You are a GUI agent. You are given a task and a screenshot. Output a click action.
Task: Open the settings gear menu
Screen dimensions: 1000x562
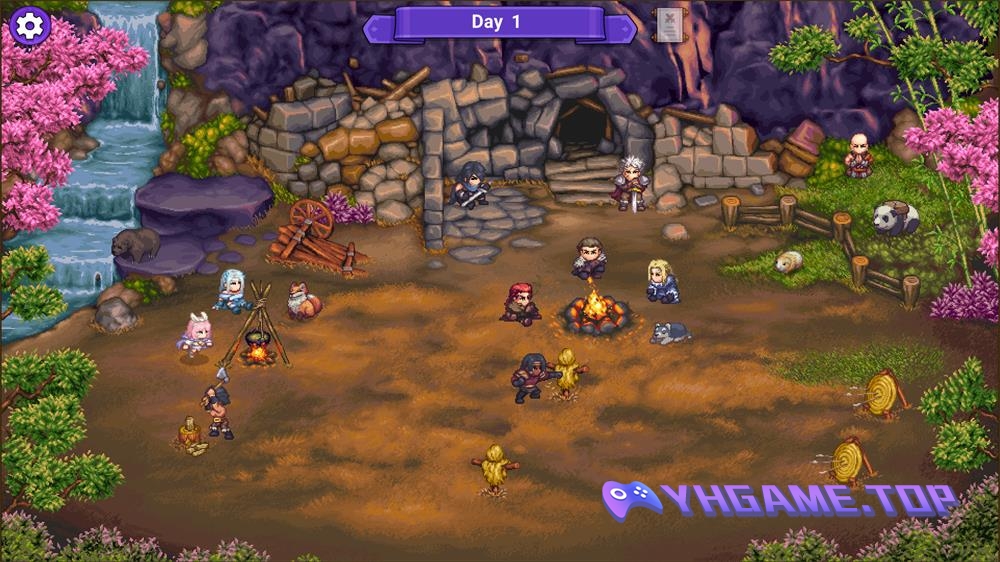click(30, 25)
